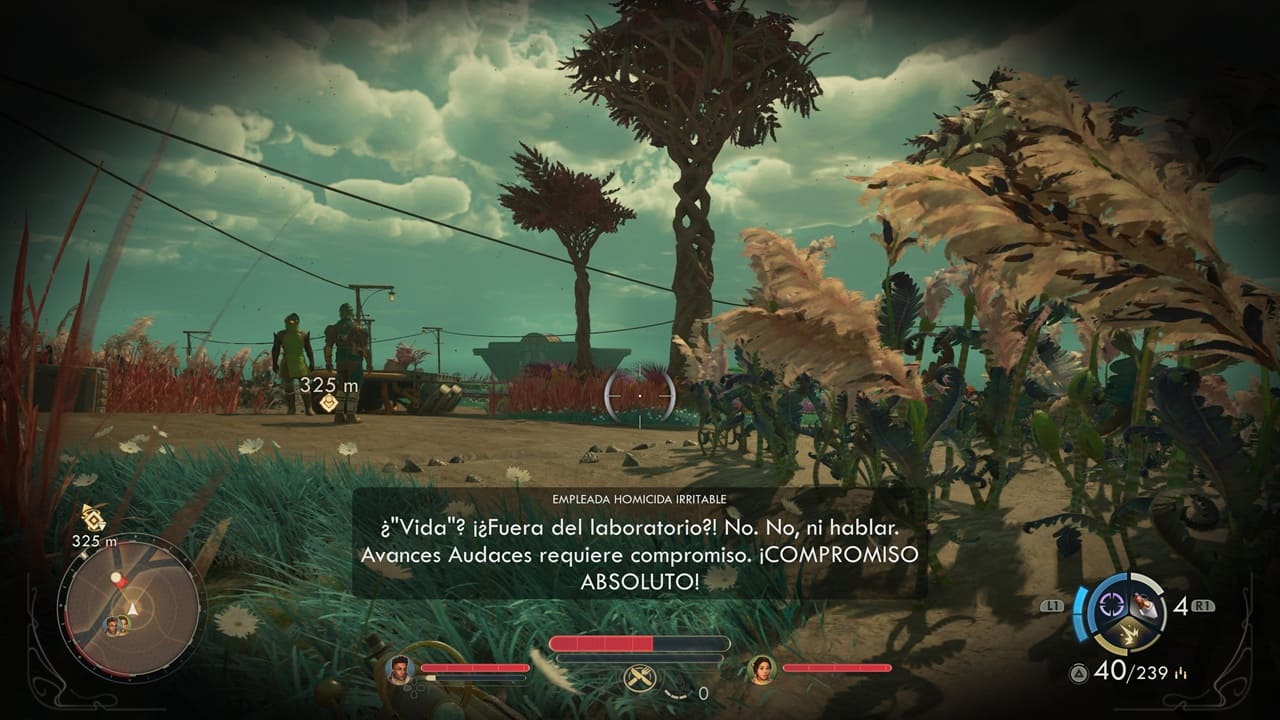This screenshot has width=1280, height=720.
Task: Click the diamond waypoint marker labeled 325 m
Action: click(327, 403)
